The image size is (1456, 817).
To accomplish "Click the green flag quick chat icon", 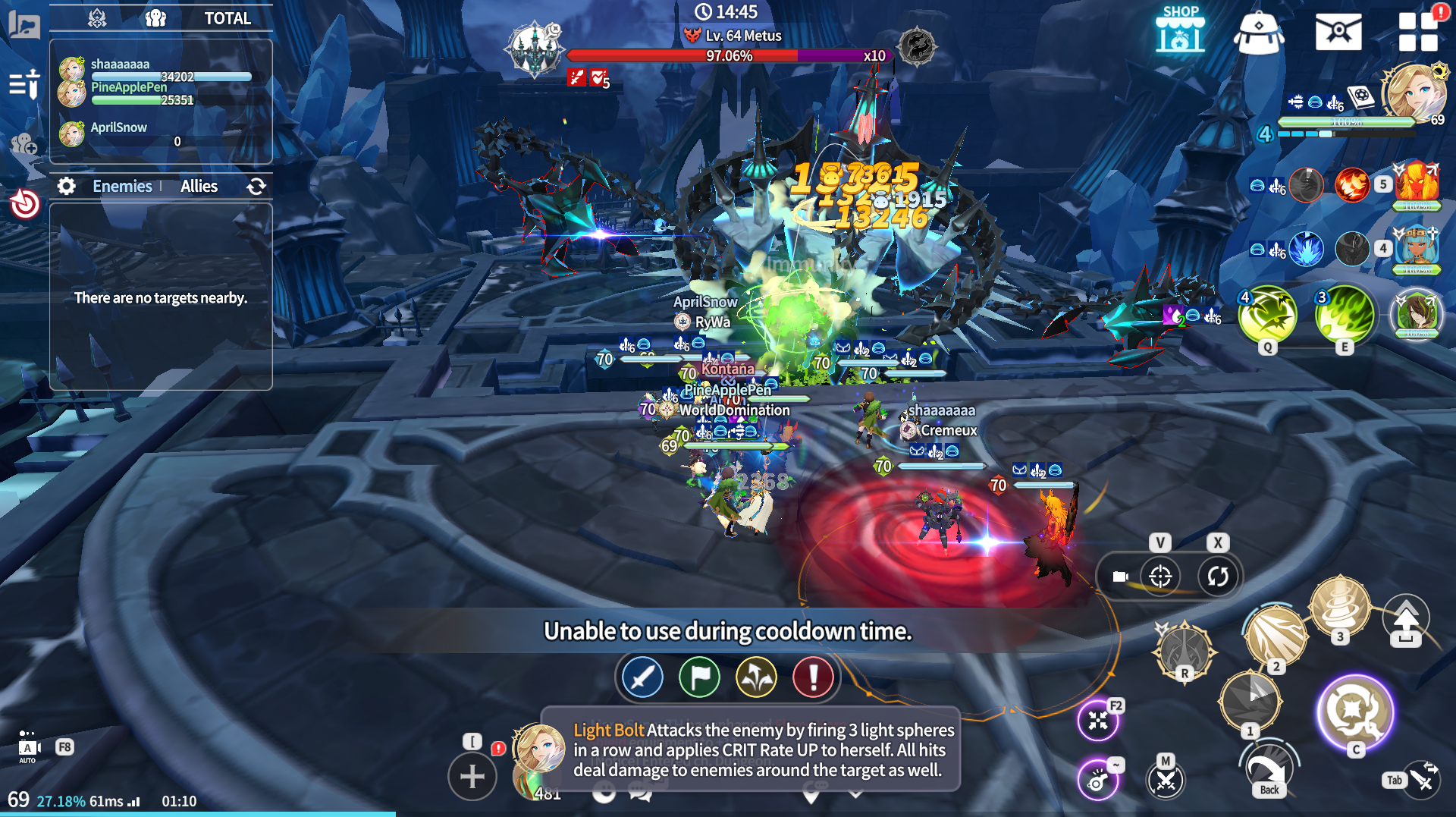I will (x=699, y=677).
